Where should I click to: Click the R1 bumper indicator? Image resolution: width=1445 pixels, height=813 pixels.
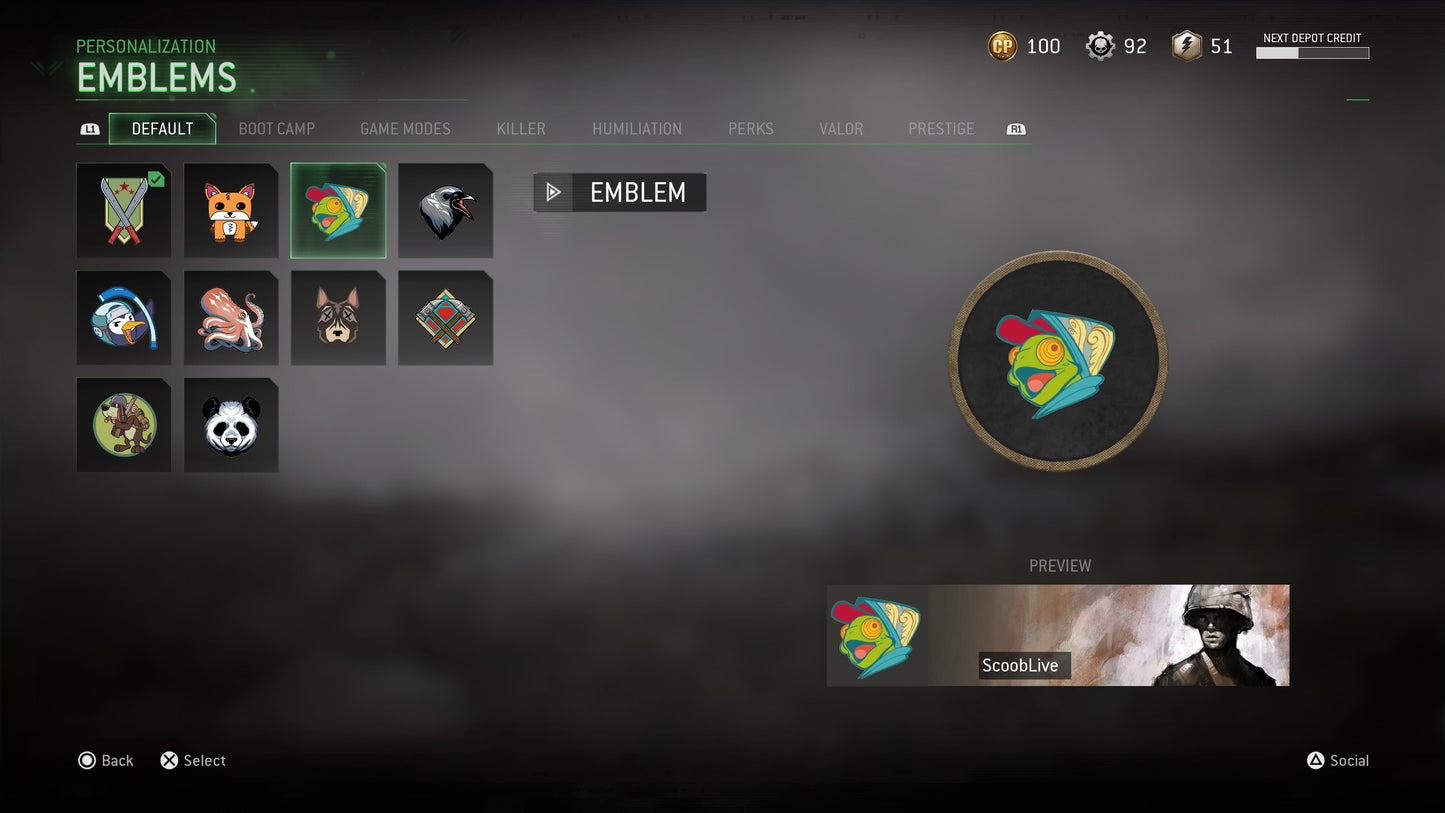[x=1015, y=129]
